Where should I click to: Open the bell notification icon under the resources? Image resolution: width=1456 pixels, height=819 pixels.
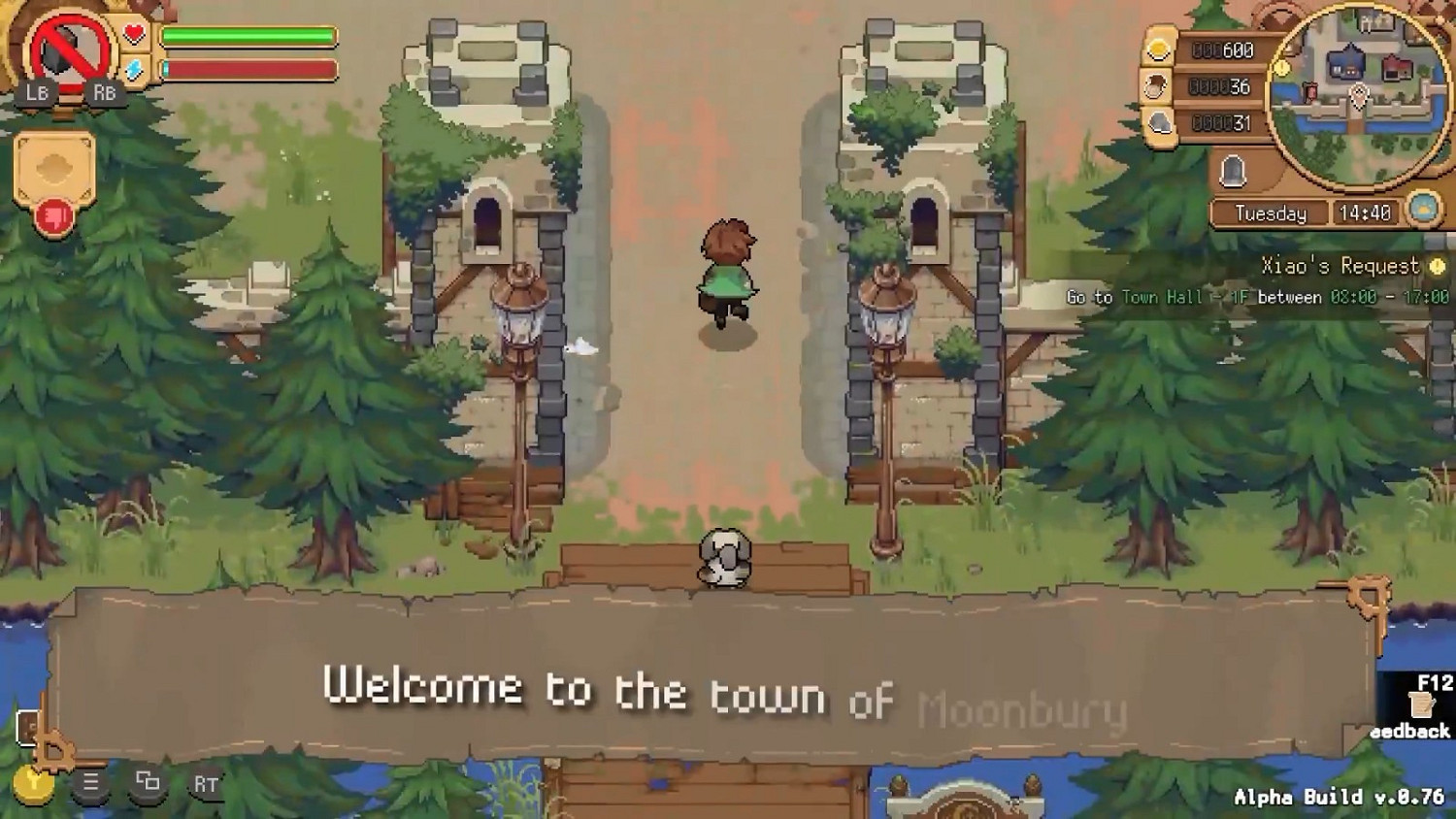pos(1233,172)
